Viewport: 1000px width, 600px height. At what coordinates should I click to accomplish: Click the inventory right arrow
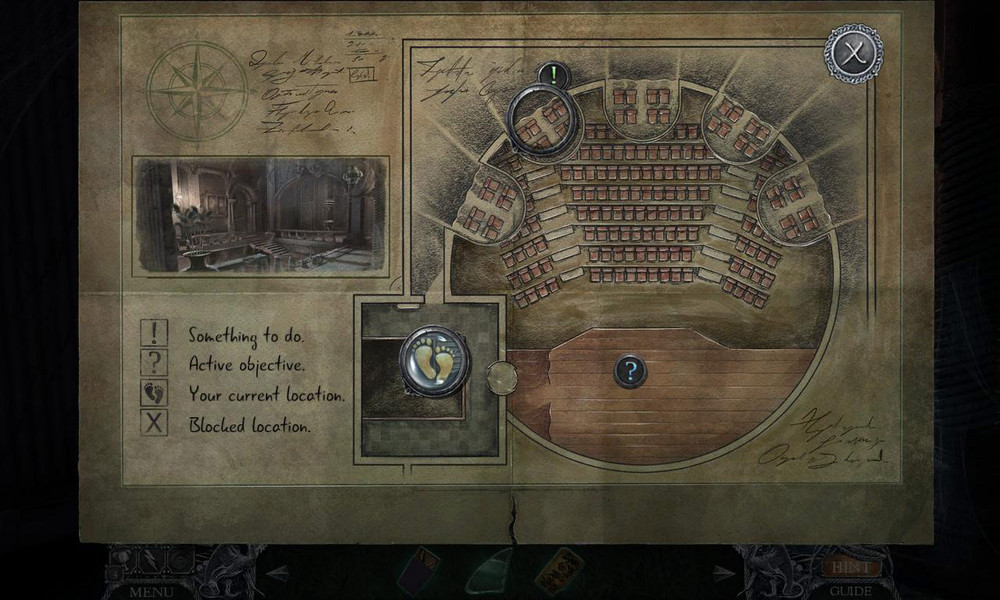(722, 573)
